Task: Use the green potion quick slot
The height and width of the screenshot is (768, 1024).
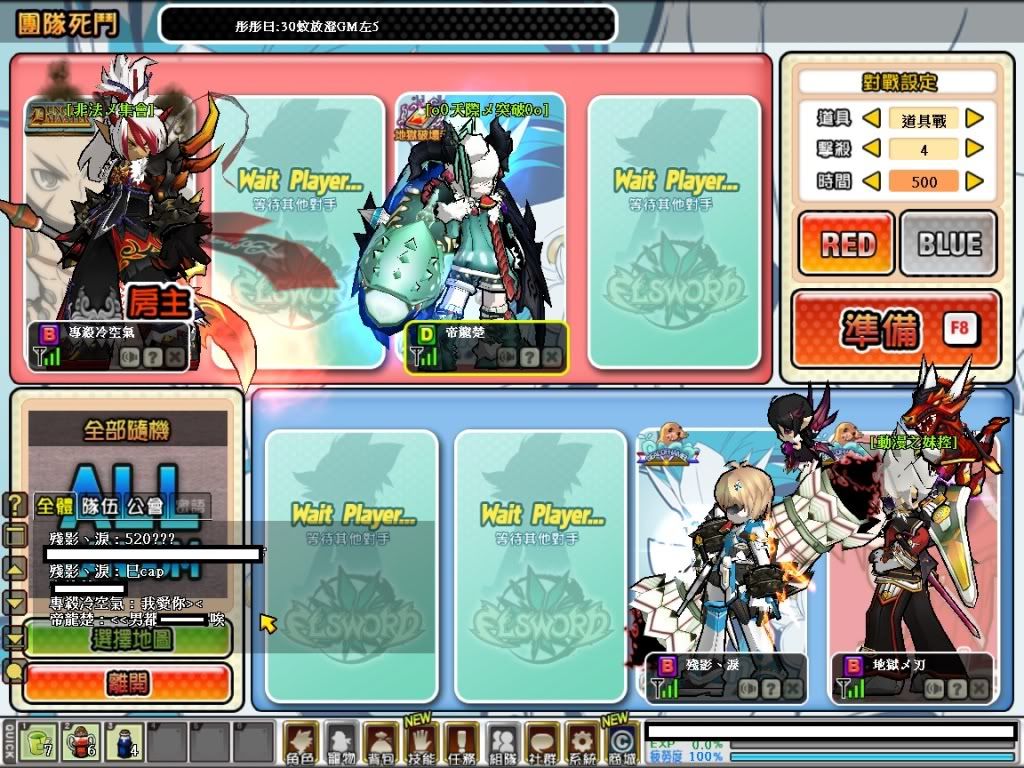Action: point(38,742)
